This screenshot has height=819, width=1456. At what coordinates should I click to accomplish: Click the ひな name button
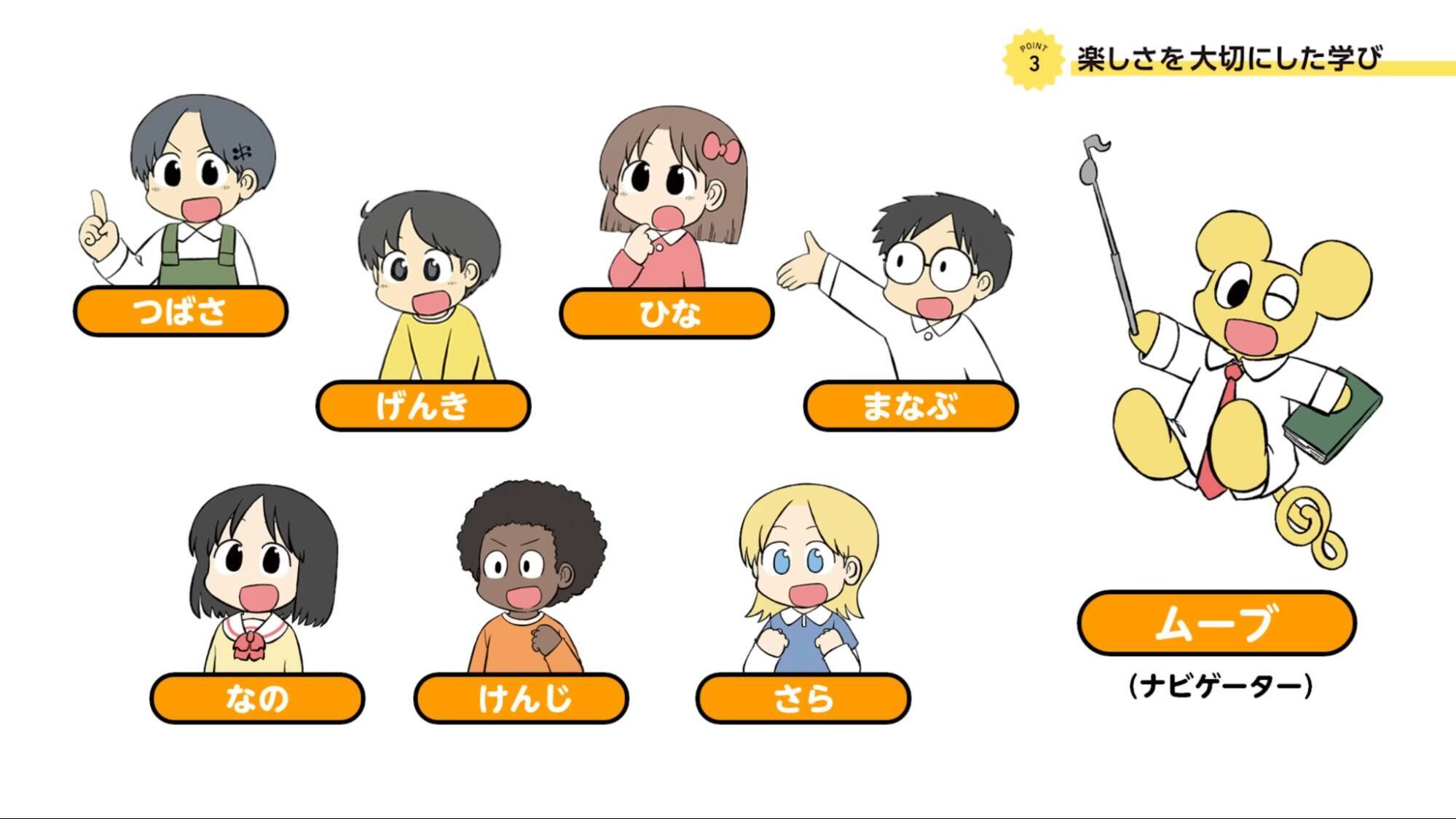click(x=666, y=314)
